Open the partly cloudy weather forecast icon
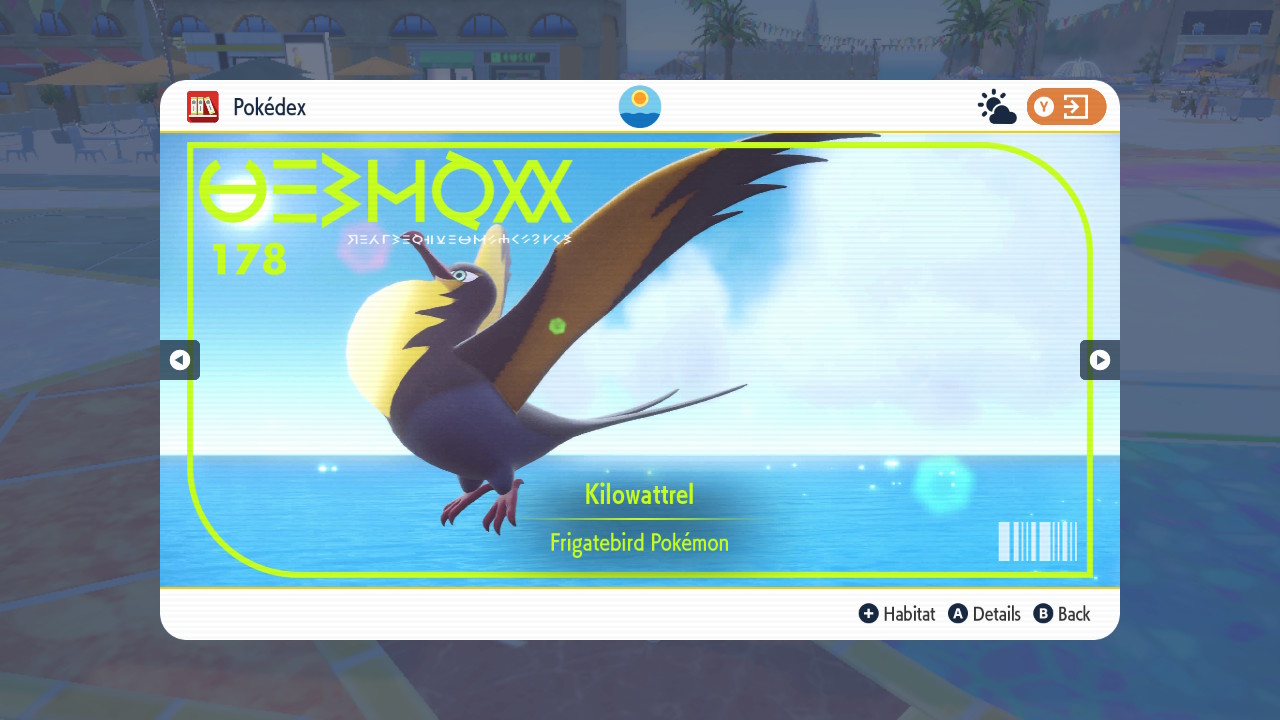The image size is (1280, 720). pos(995,105)
